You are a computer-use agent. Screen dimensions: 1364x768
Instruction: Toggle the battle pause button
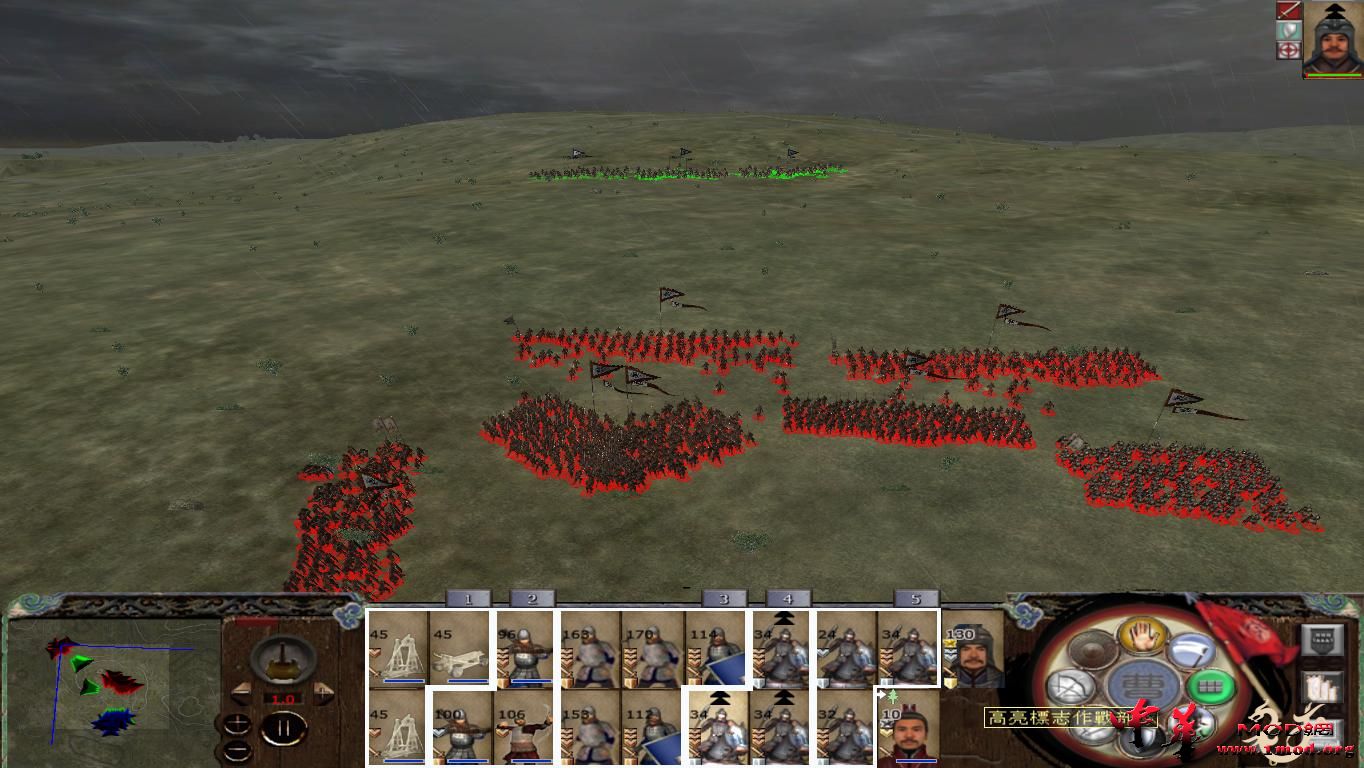coord(285,728)
